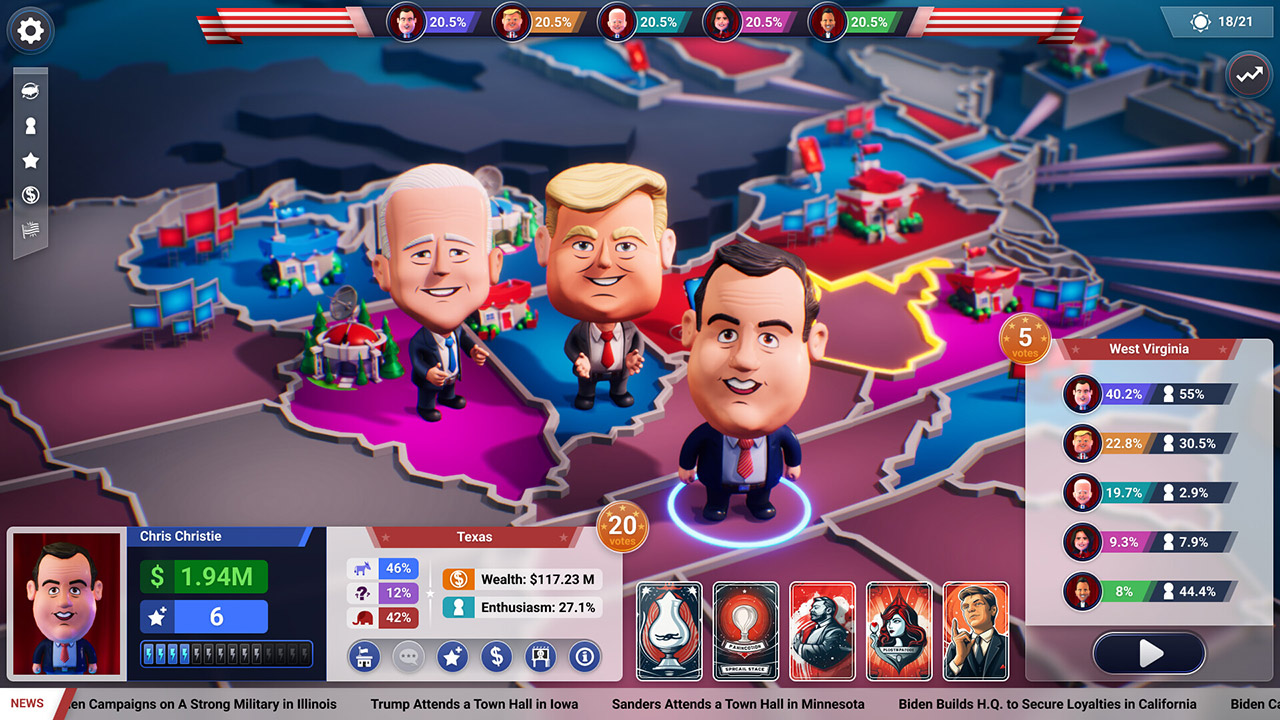
Task: View state details via the Texas info icon
Action: [x=584, y=657]
